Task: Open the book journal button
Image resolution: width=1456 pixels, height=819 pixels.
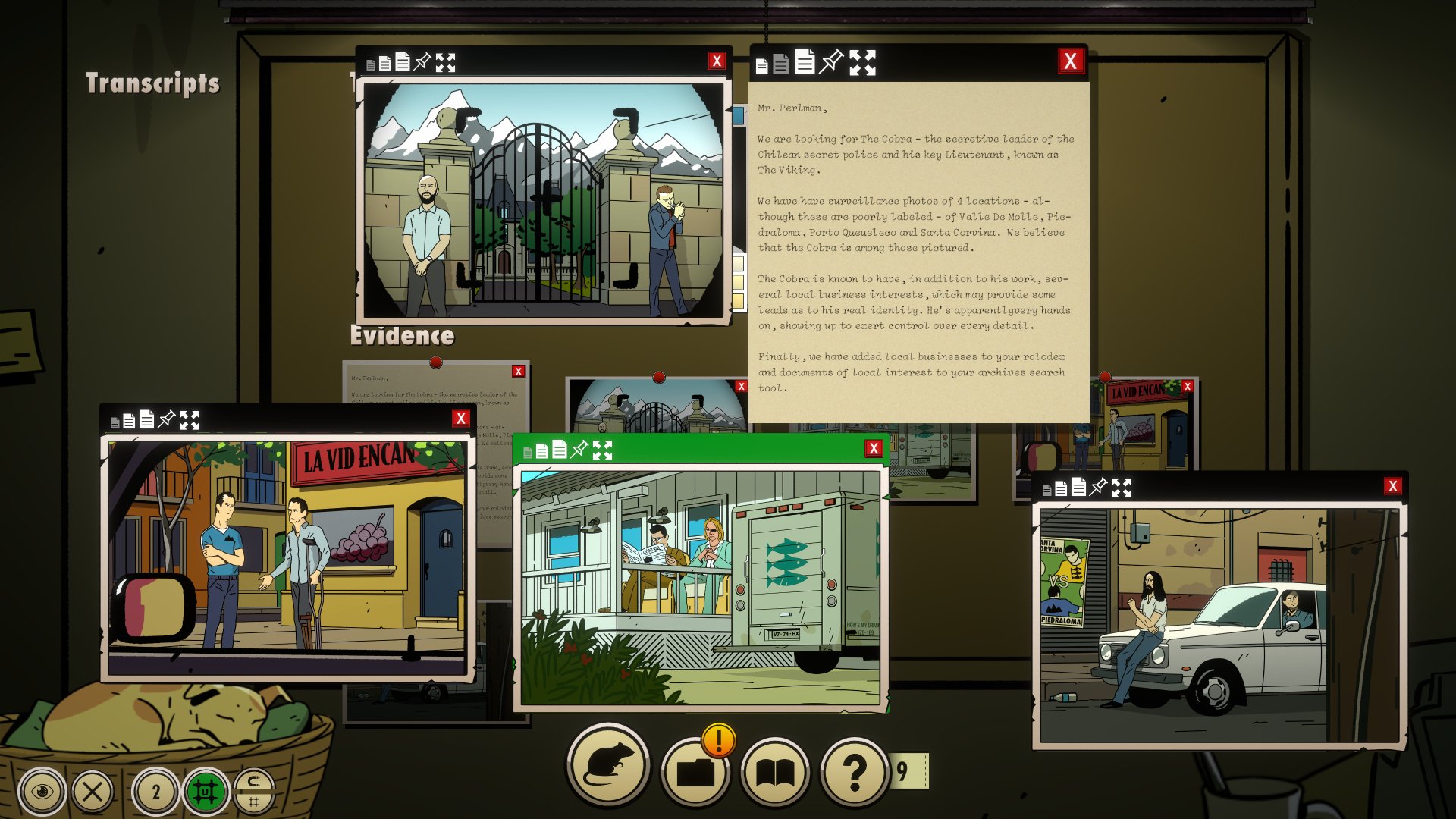Action: 774,772
